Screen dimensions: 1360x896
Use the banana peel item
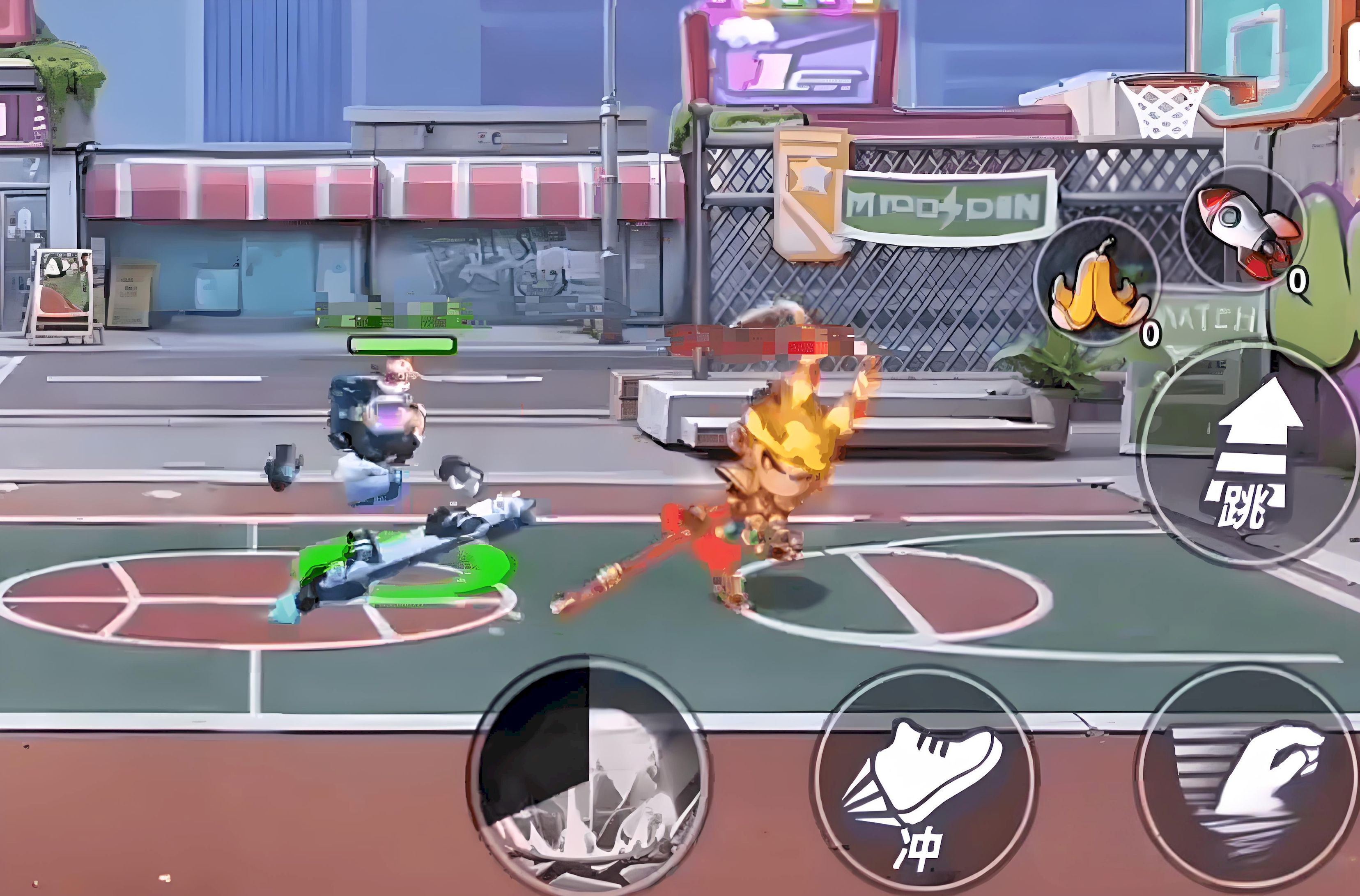pos(1096,283)
